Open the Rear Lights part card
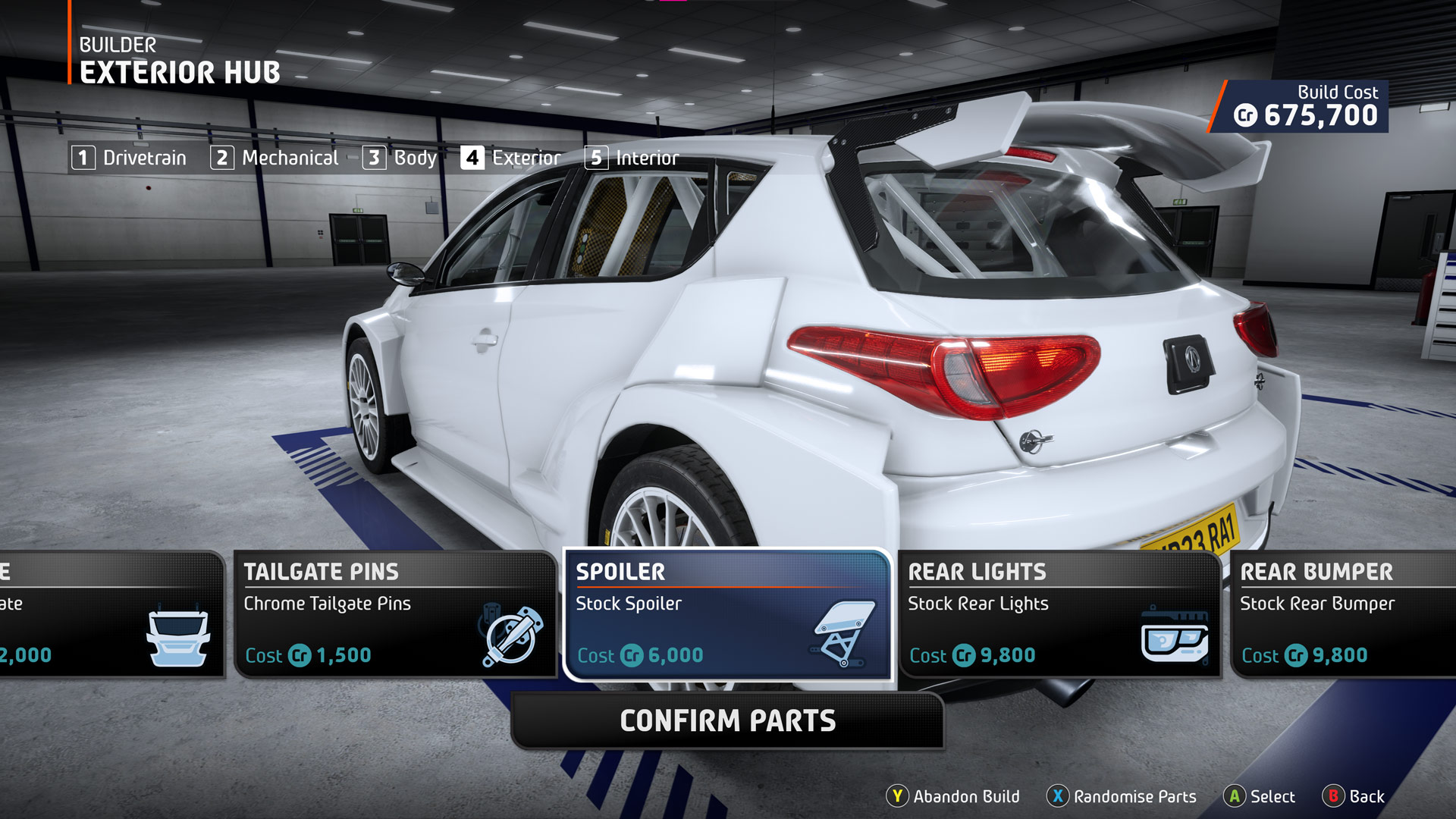This screenshot has height=819, width=1456. coord(1059,614)
